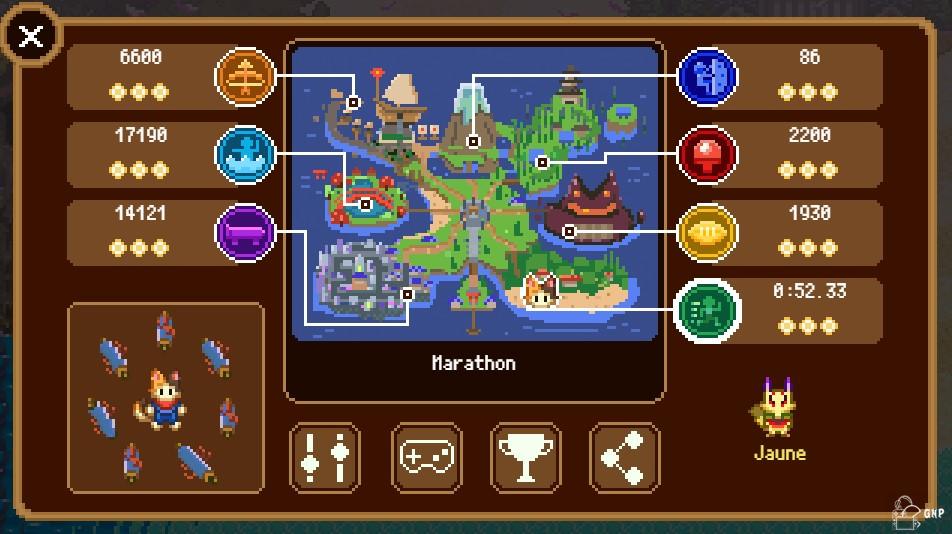Viewport: 952px width, 534px height.
Task: Choose the yellow football minigame icon
Action: pyautogui.click(x=708, y=232)
